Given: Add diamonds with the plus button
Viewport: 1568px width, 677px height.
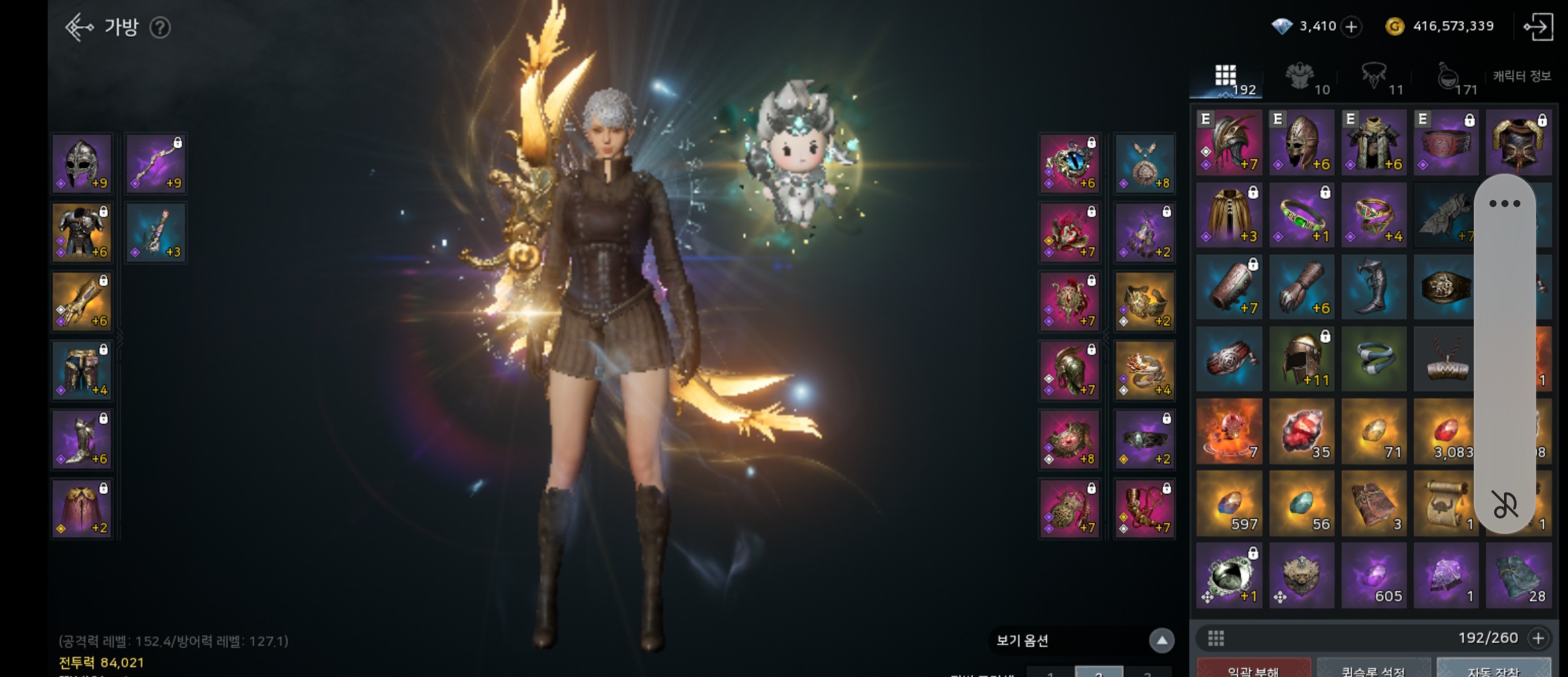Looking at the screenshot, I should 1351,27.
